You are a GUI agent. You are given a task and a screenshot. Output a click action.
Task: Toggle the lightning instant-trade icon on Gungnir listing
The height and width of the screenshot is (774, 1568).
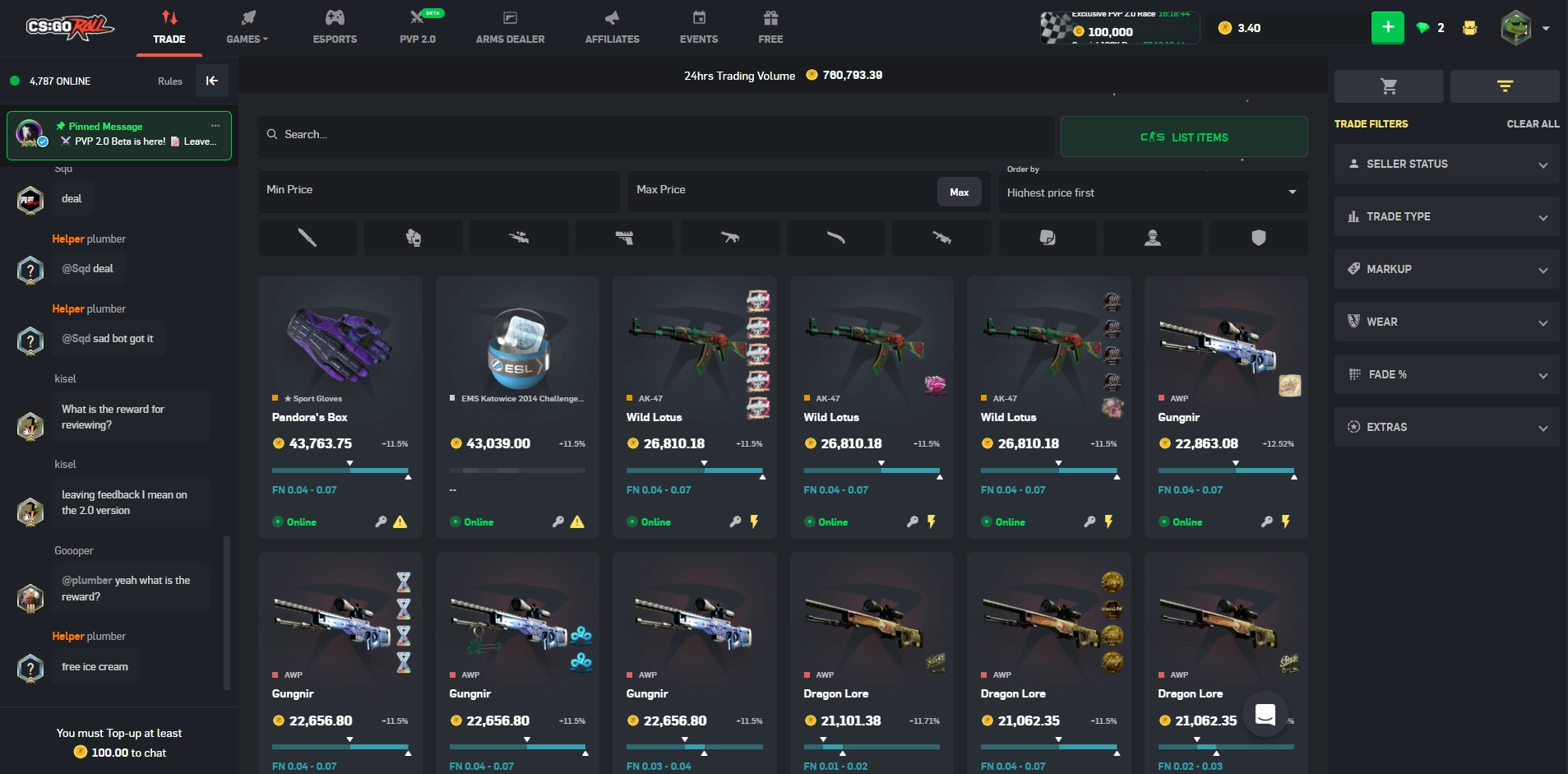click(x=1285, y=521)
